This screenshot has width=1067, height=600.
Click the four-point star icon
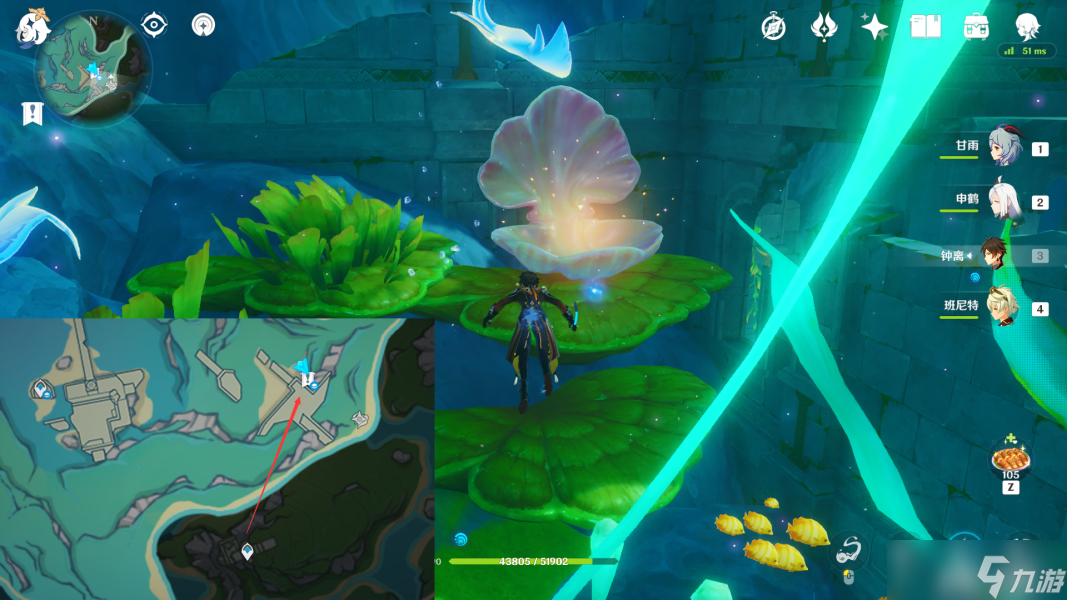pos(874,27)
